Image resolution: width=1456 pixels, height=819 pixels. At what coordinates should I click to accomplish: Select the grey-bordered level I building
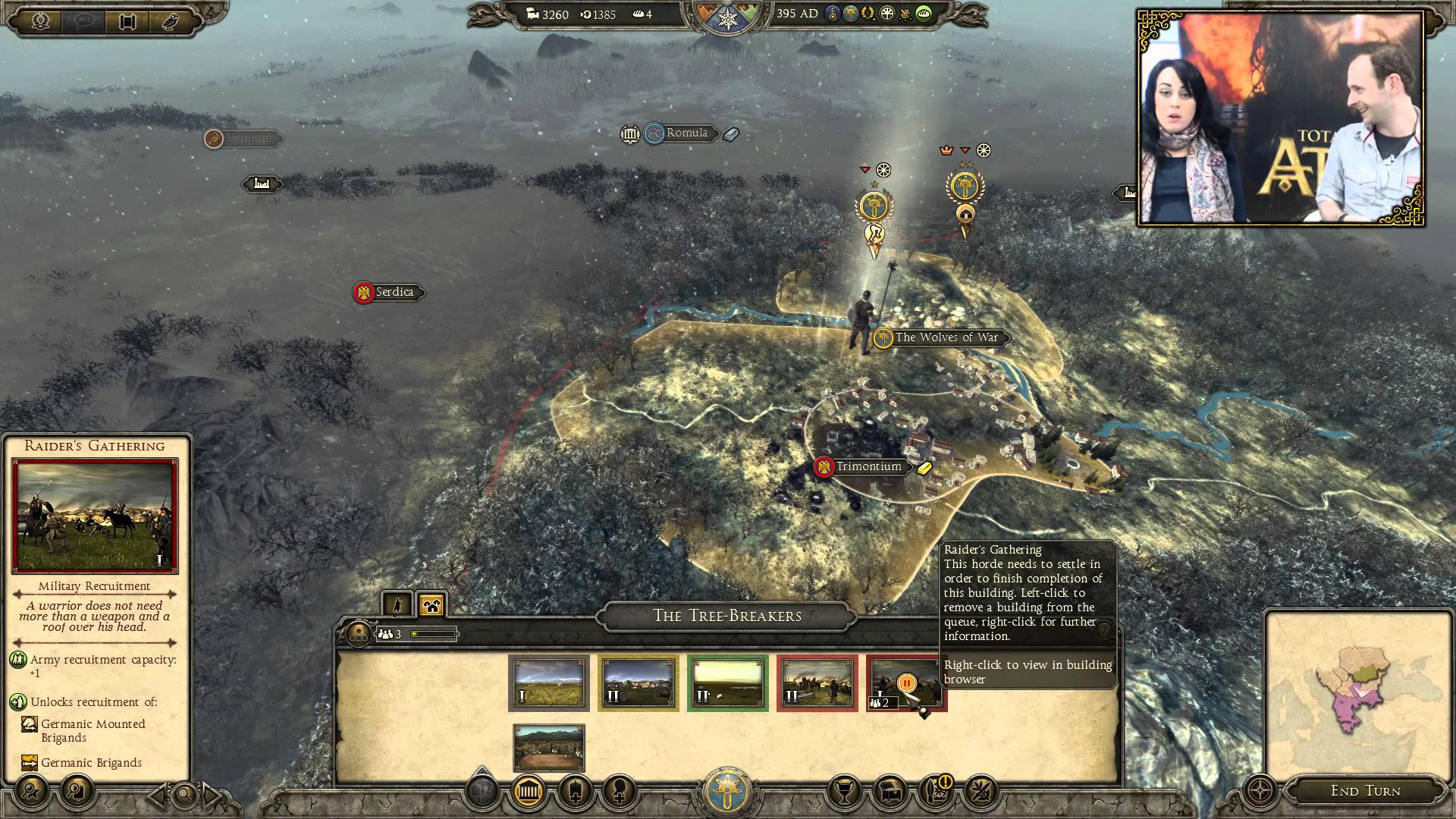(548, 682)
